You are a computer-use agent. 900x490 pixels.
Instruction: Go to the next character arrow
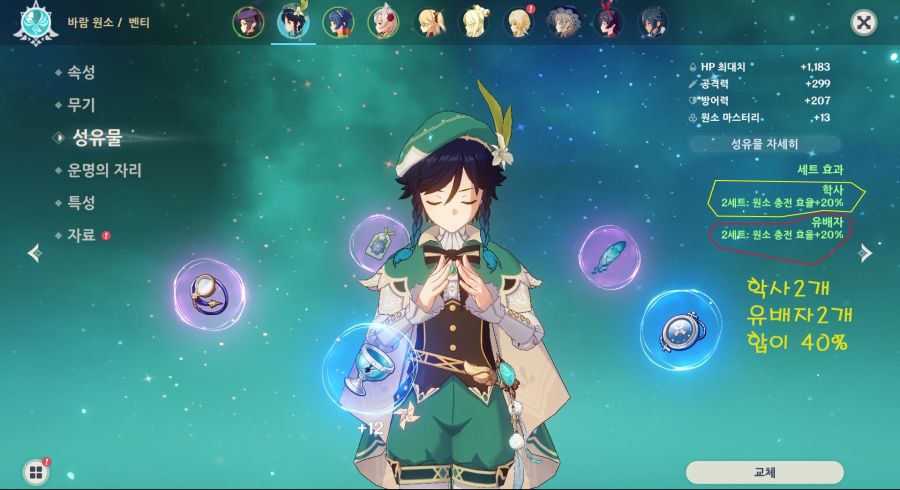[866, 254]
